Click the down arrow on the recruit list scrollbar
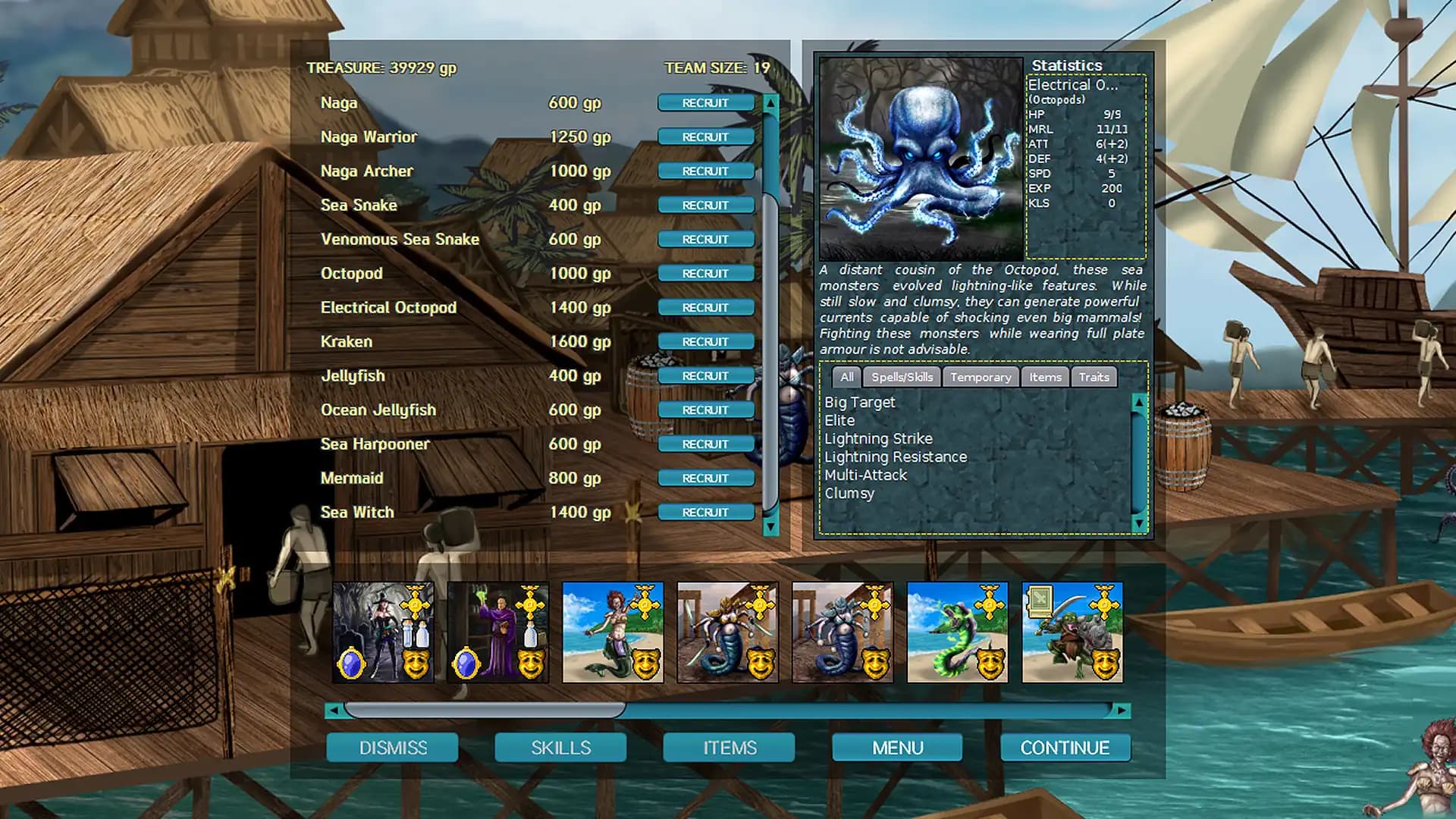This screenshot has width=1456, height=819. click(x=770, y=523)
